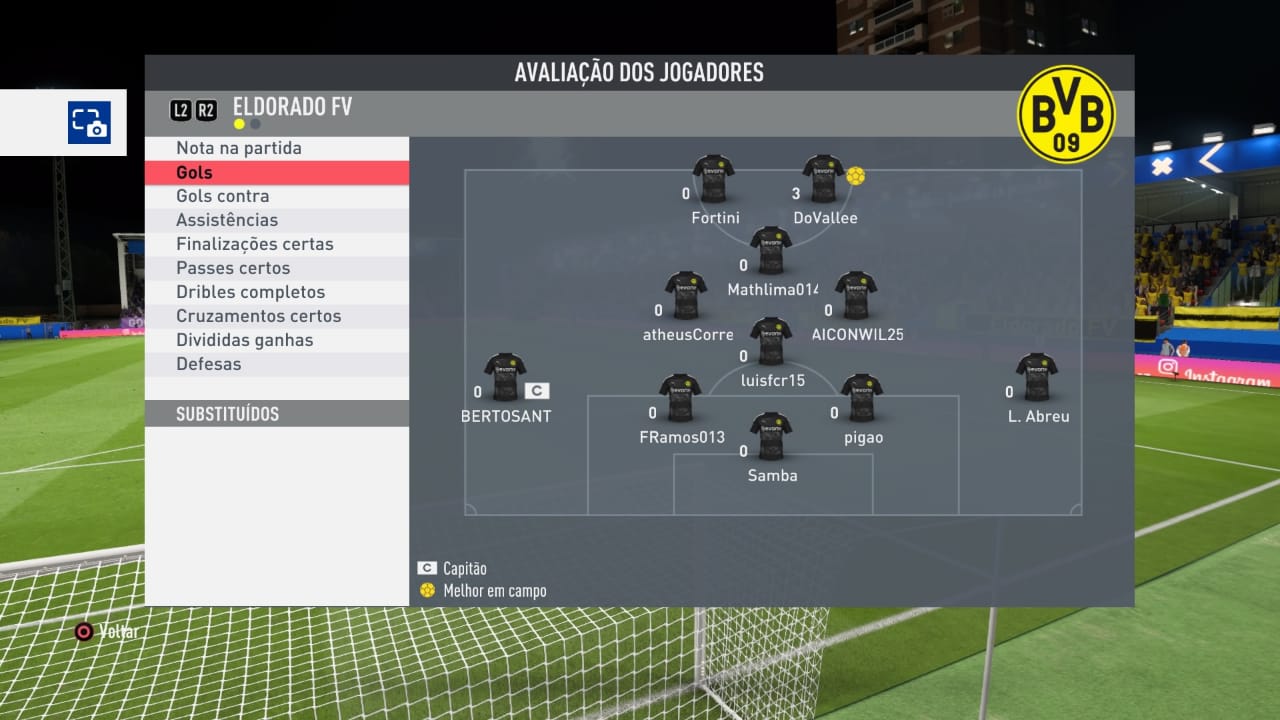Choose player Mathlima014 on the pitch

click(771, 250)
